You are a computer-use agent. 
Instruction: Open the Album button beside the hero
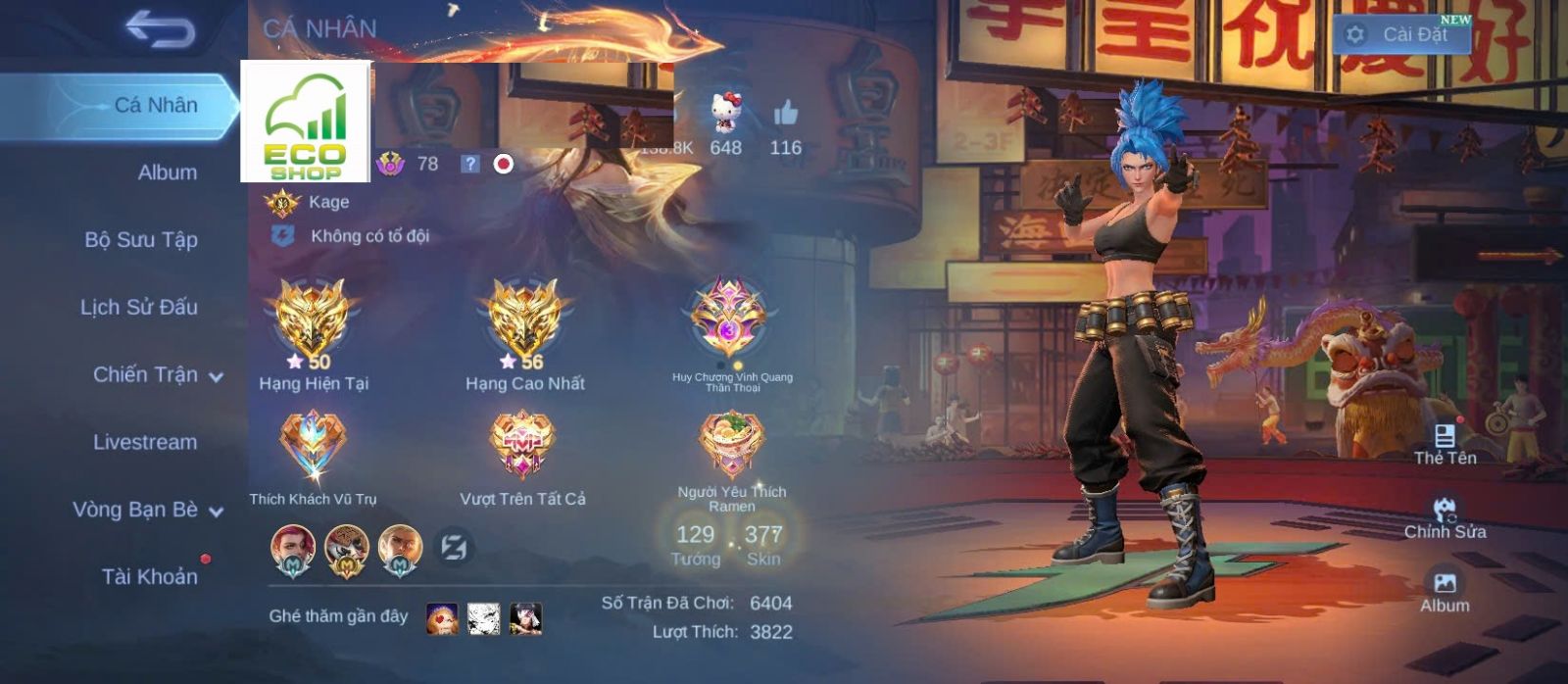click(1445, 591)
